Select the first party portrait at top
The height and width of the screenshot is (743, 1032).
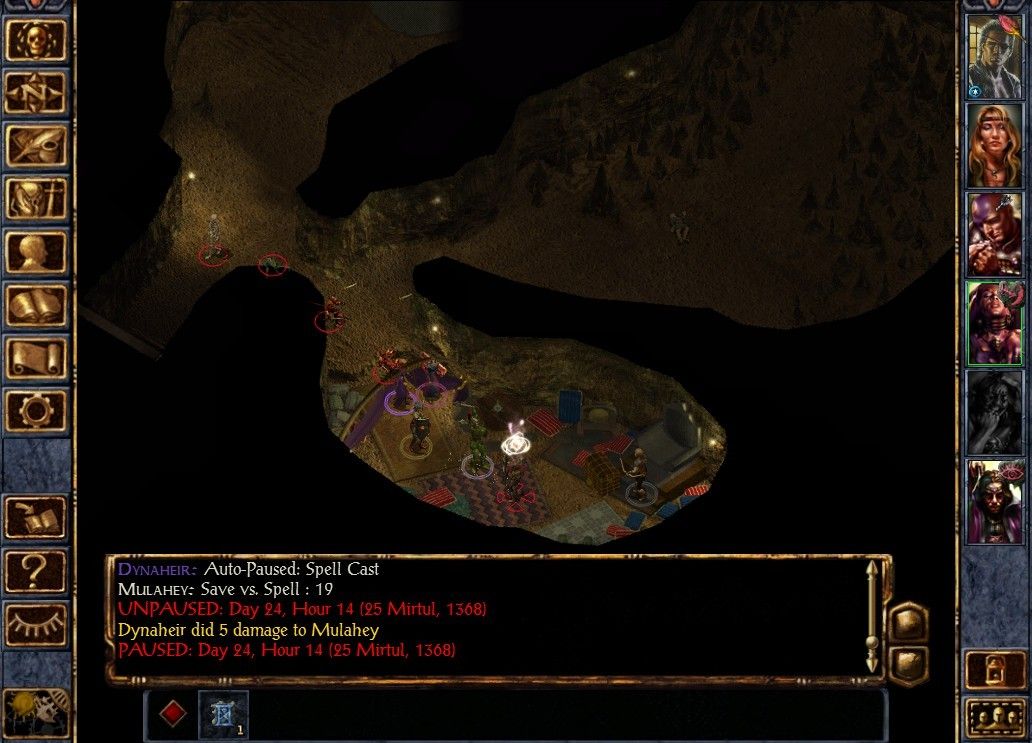pos(994,56)
